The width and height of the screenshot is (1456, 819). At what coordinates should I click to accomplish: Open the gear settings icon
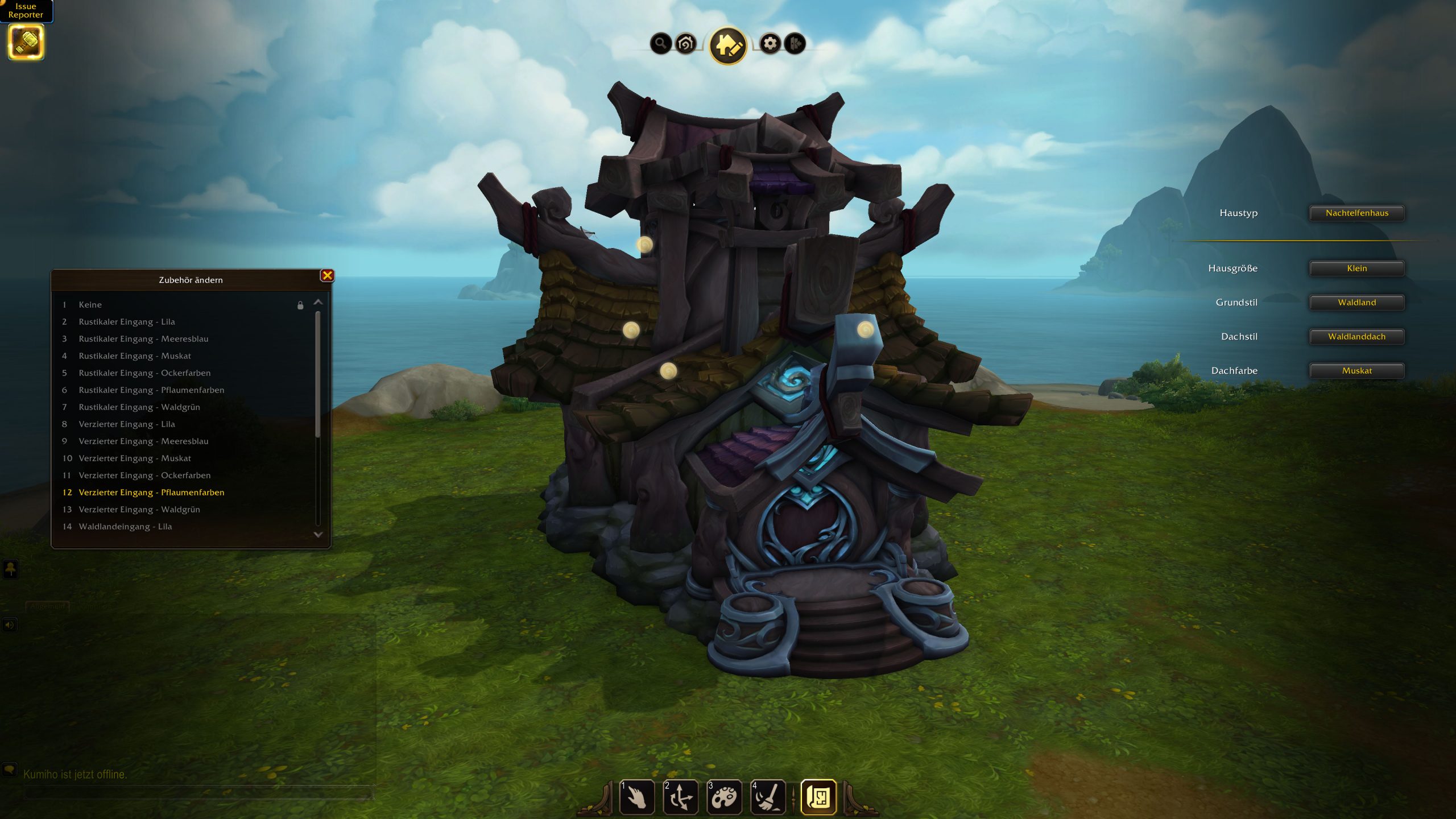[x=770, y=43]
